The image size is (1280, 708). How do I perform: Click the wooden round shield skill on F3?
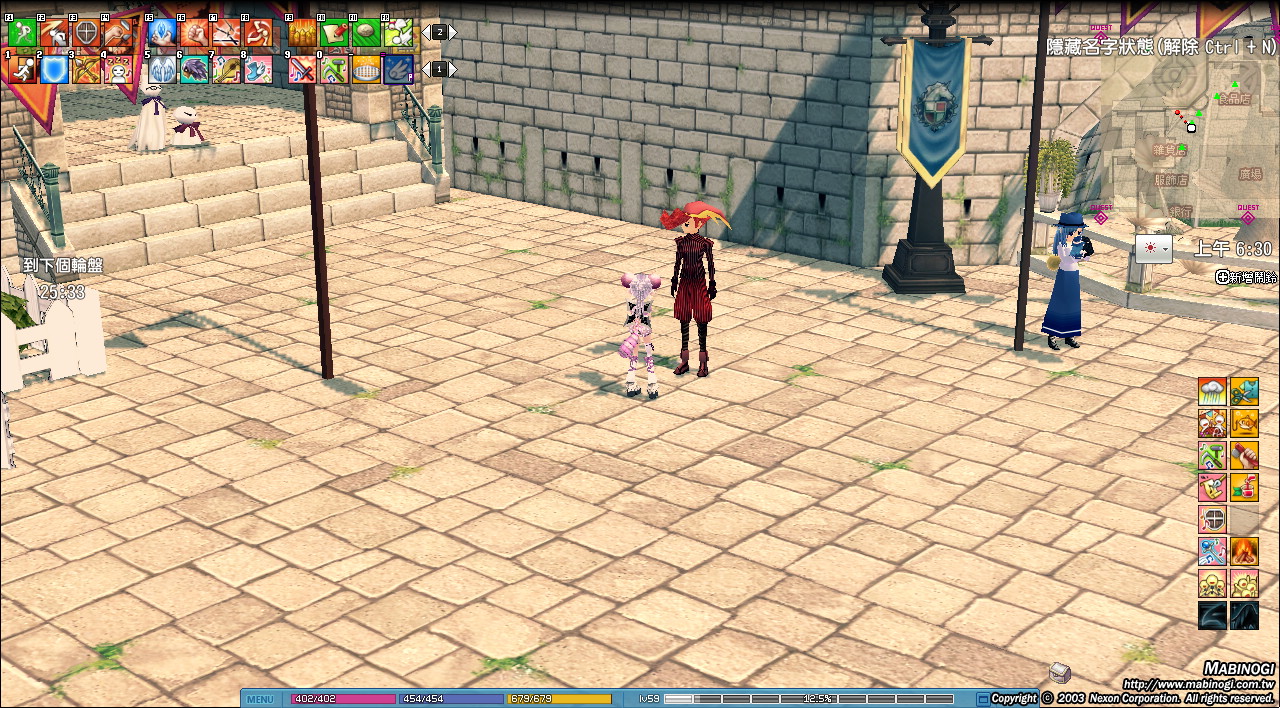[86, 33]
